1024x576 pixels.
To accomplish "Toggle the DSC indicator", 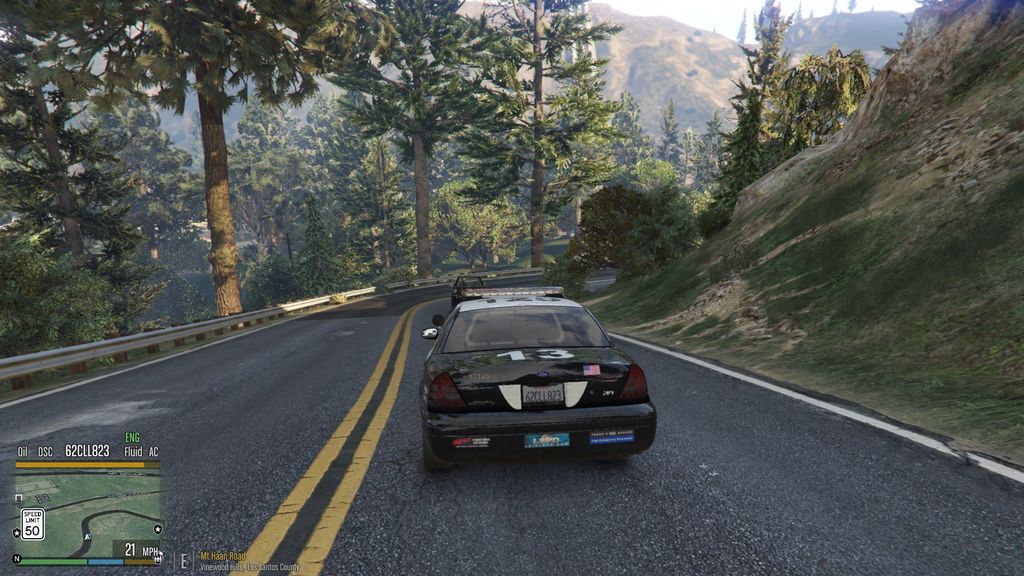I will point(45,451).
